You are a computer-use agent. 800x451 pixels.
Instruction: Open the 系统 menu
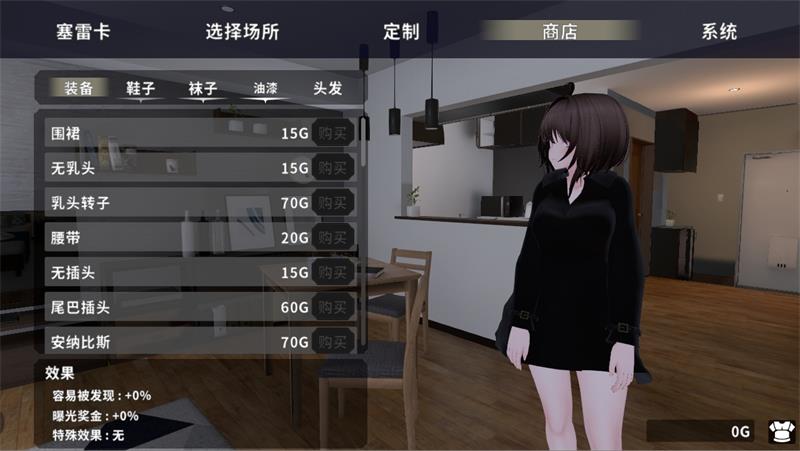point(719,31)
